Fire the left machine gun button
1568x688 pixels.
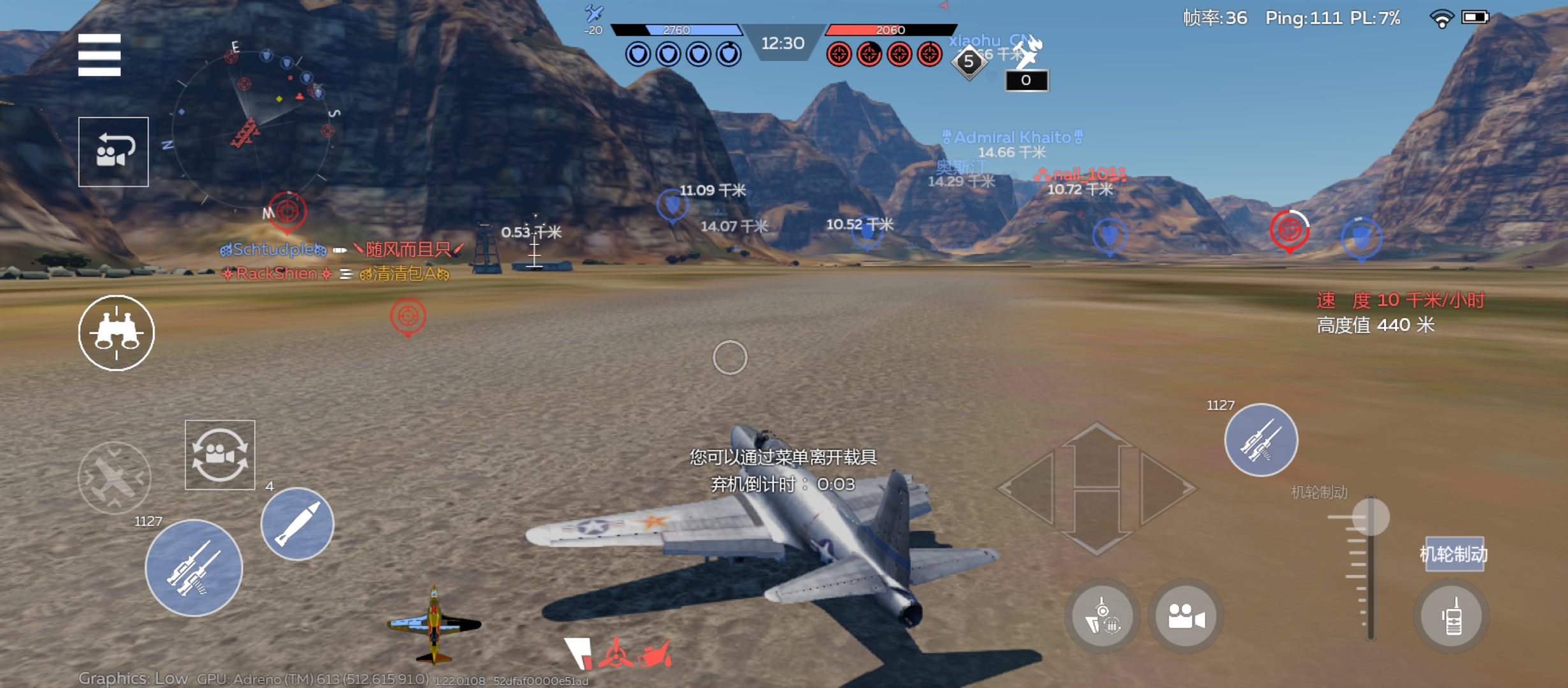(194, 567)
